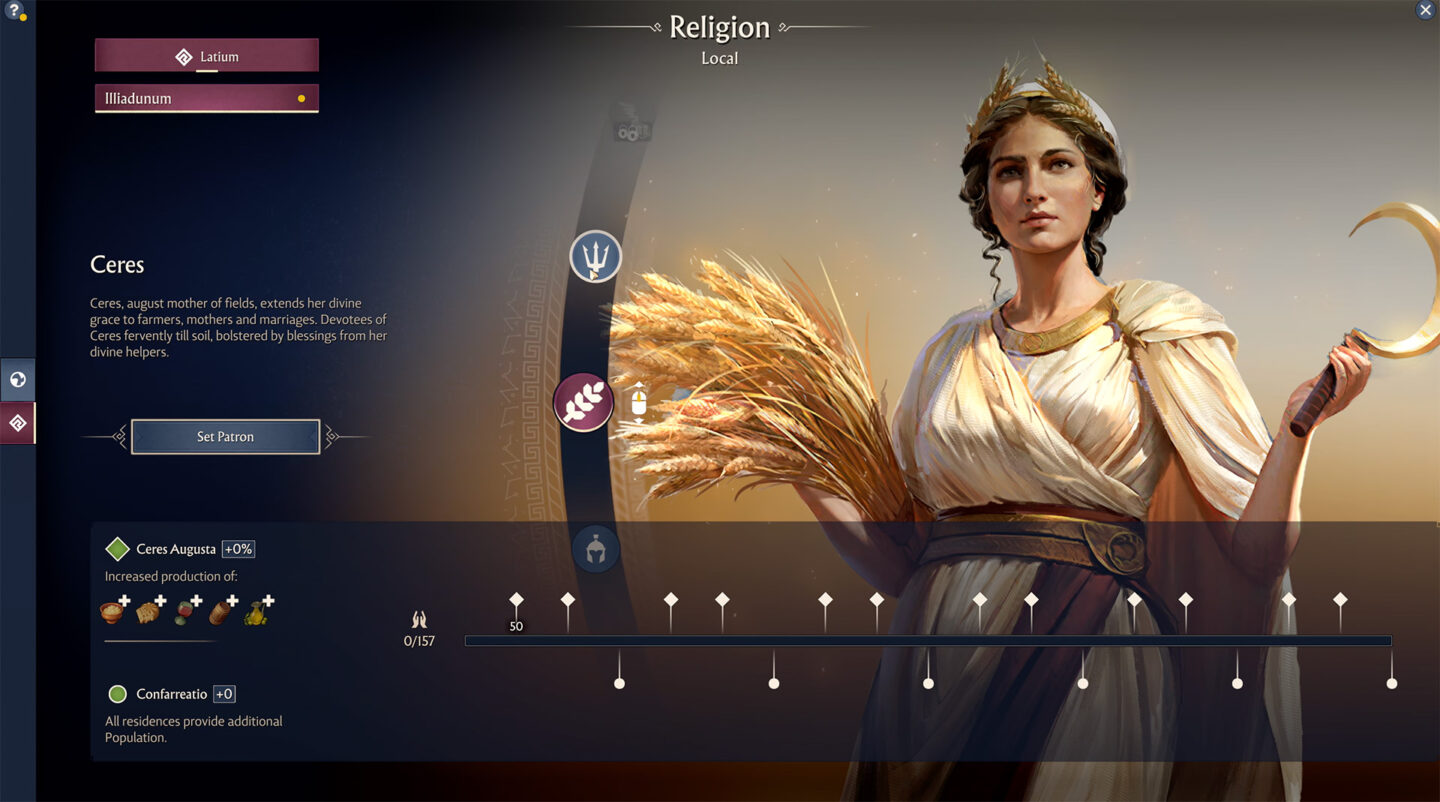Click the green Ceres Augusta diamond icon
The height and width of the screenshot is (802, 1440).
point(118,548)
